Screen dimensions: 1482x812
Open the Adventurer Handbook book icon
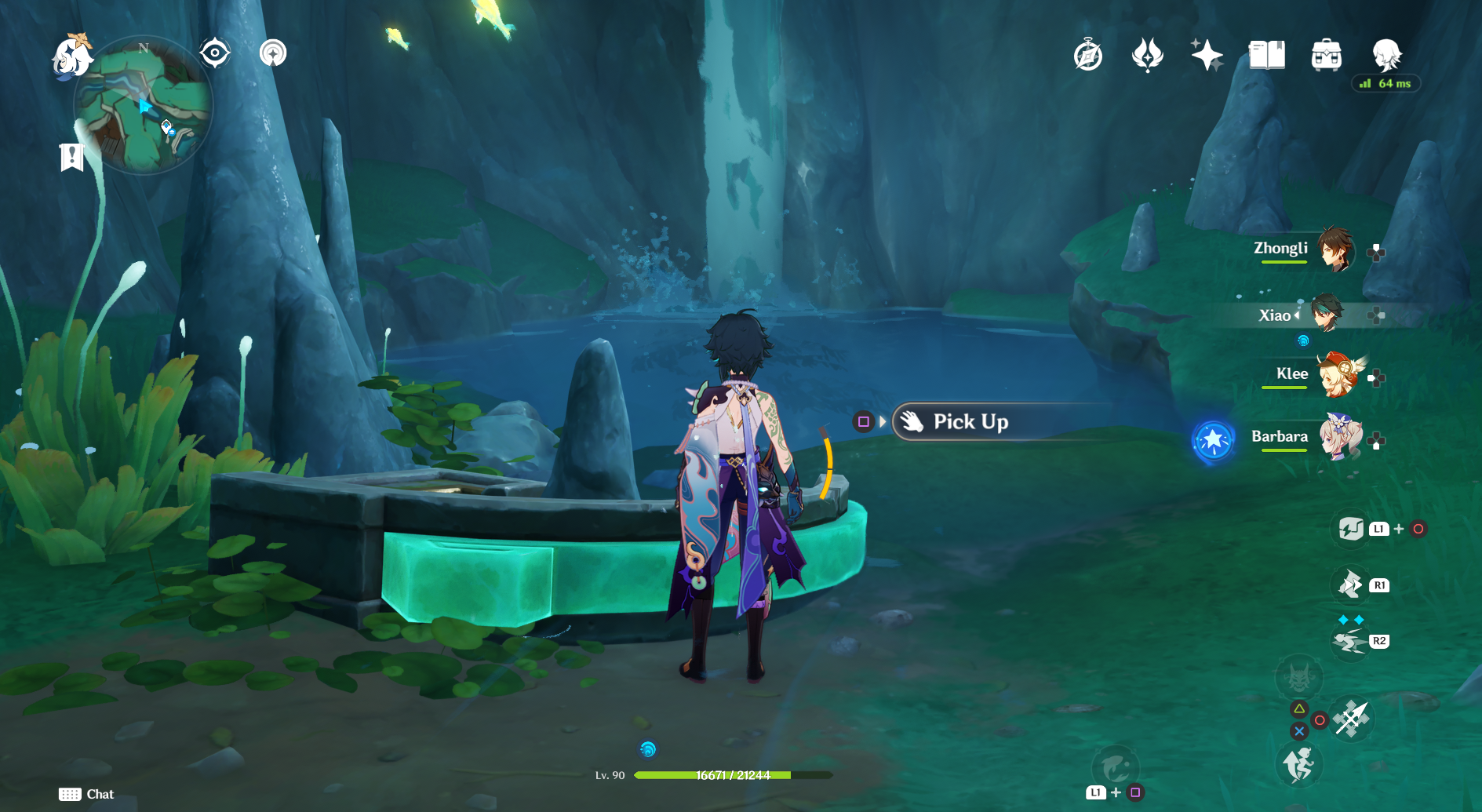coord(1268,55)
